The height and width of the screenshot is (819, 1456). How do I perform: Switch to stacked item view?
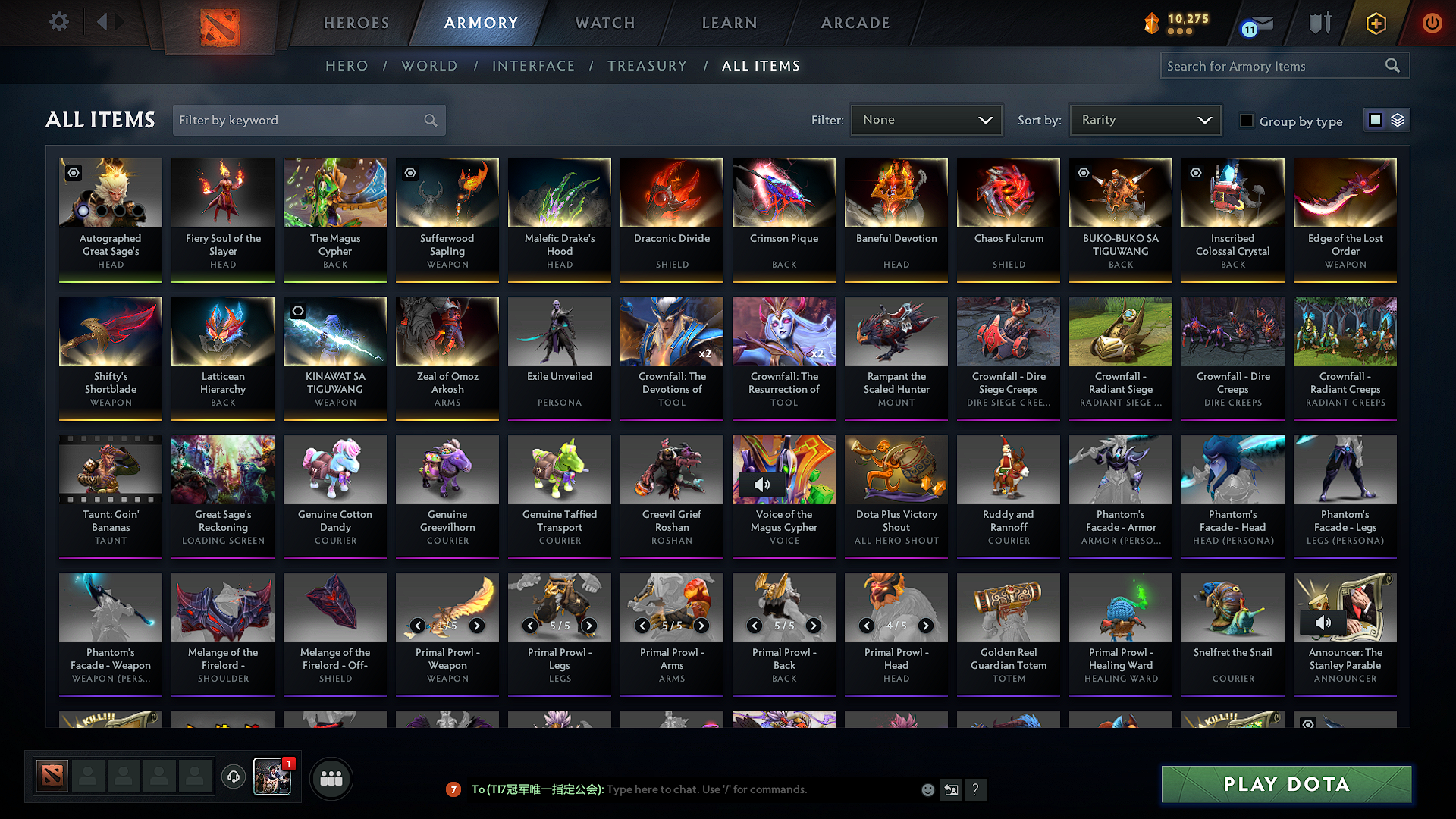pos(1398,119)
